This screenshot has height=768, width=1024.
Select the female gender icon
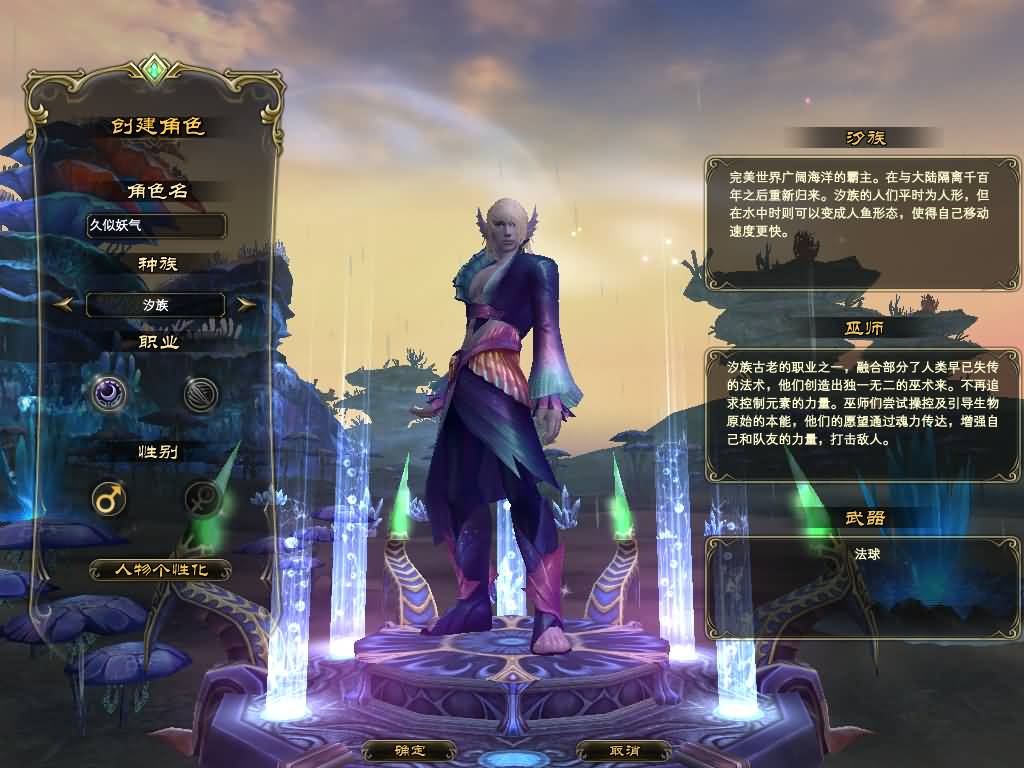tap(201, 498)
